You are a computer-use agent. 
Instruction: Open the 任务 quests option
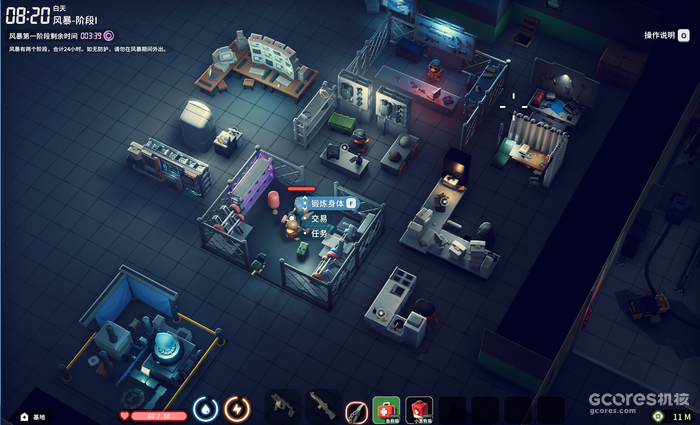coord(319,233)
